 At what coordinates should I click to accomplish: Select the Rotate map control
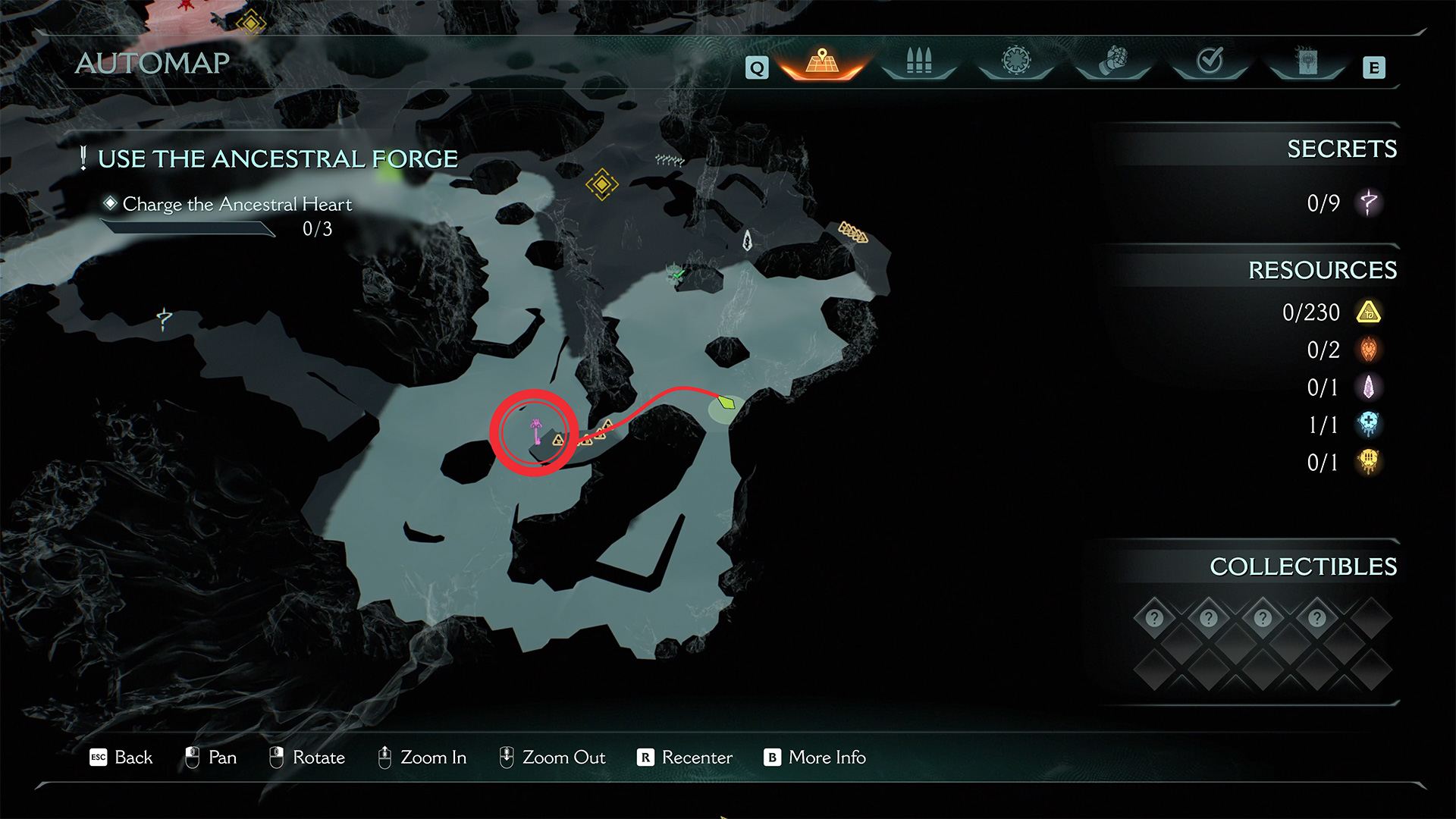click(x=307, y=758)
